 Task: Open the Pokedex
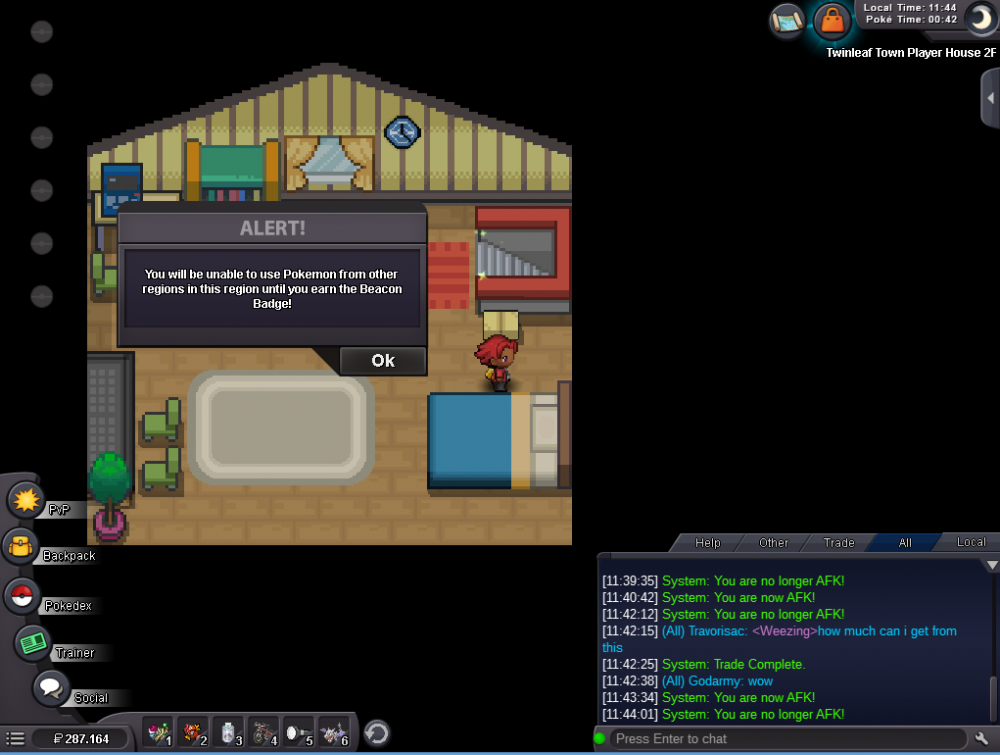(x=21, y=596)
